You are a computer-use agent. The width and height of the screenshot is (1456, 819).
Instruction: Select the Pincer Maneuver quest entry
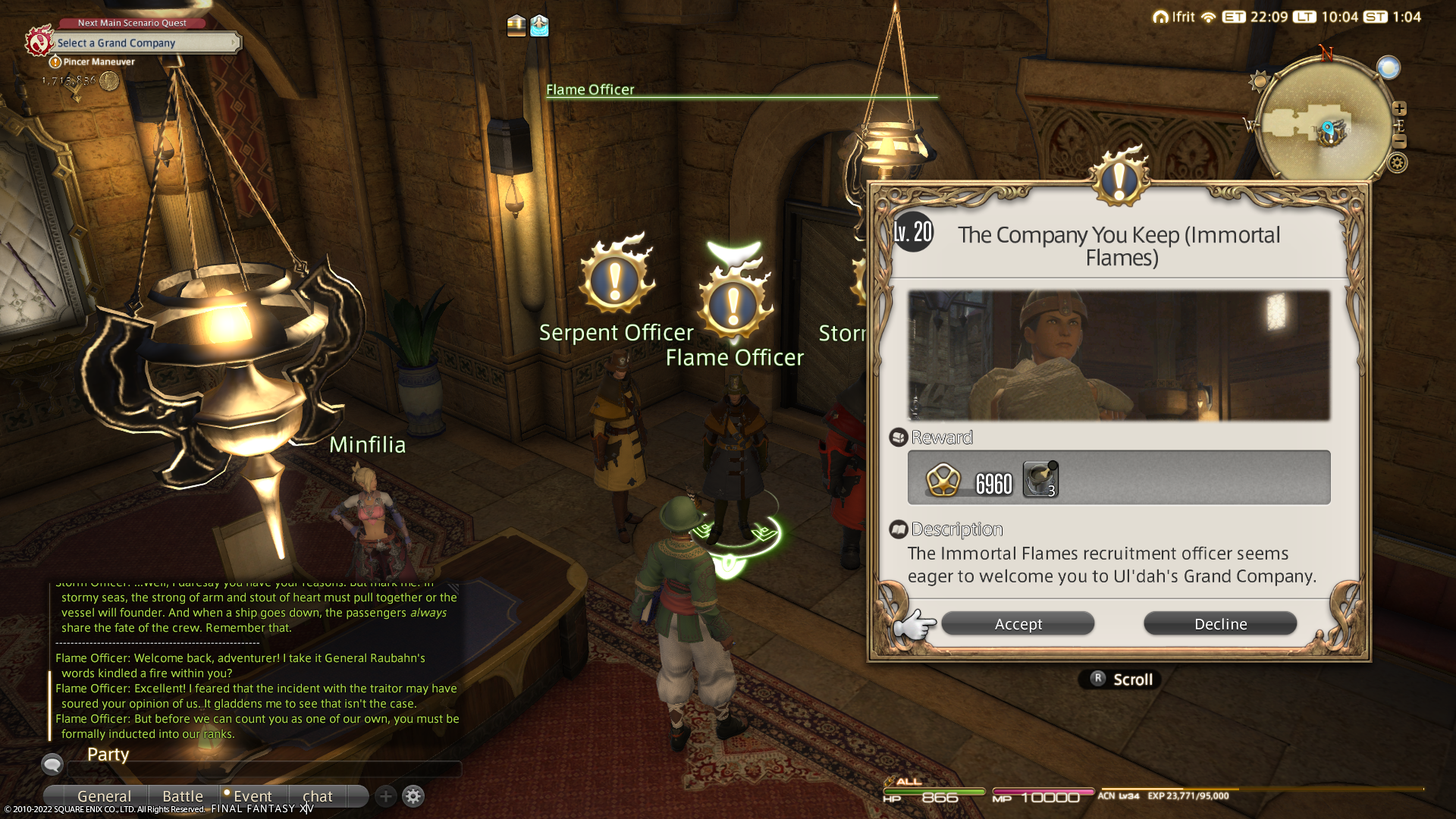99,62
